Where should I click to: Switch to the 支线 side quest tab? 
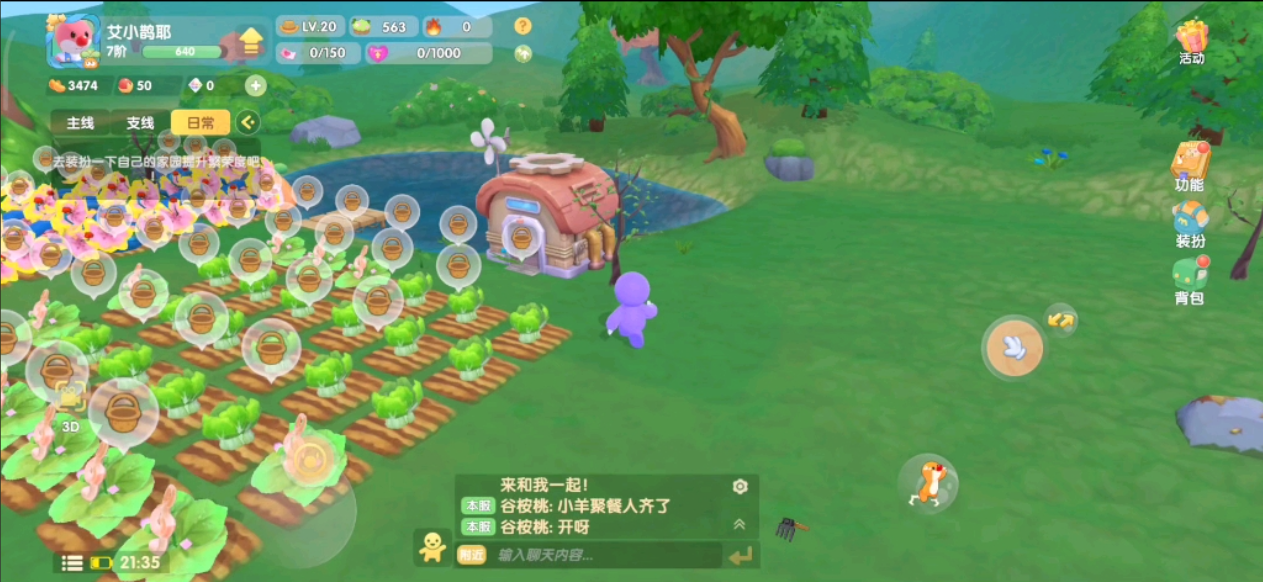tap(140, 123)
